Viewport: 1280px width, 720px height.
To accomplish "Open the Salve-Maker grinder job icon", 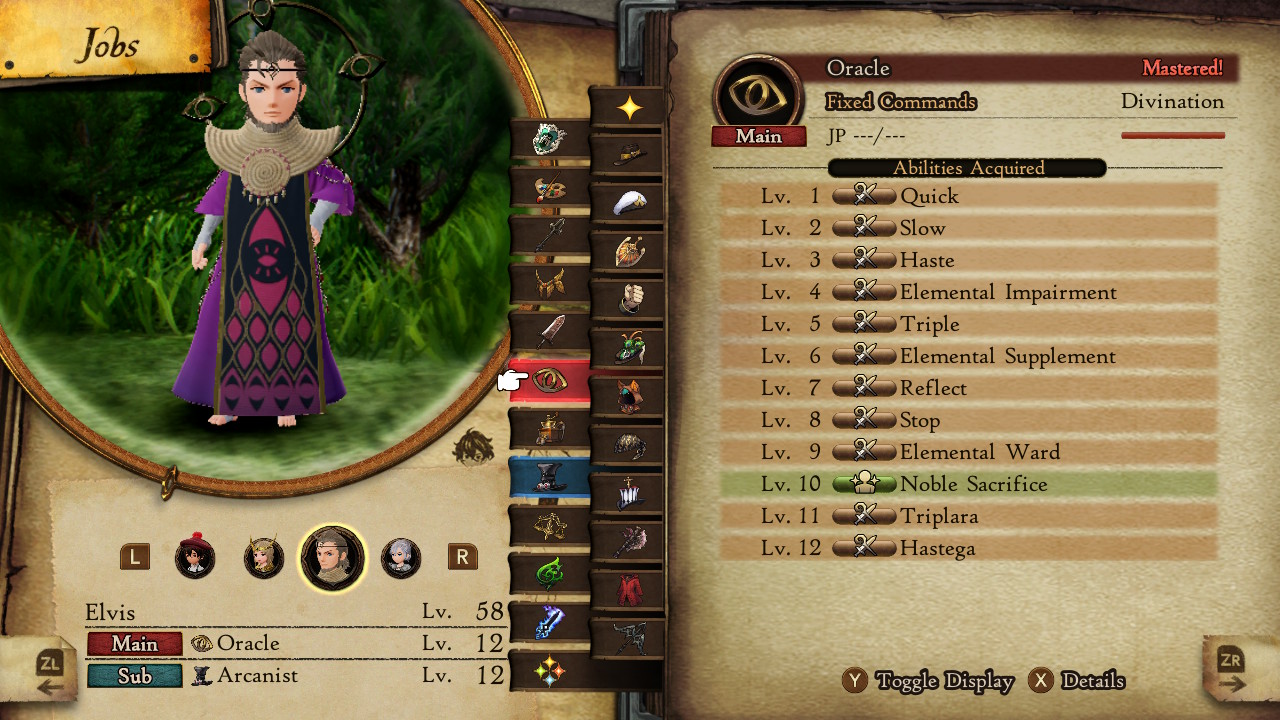I will tap(549, 425).
